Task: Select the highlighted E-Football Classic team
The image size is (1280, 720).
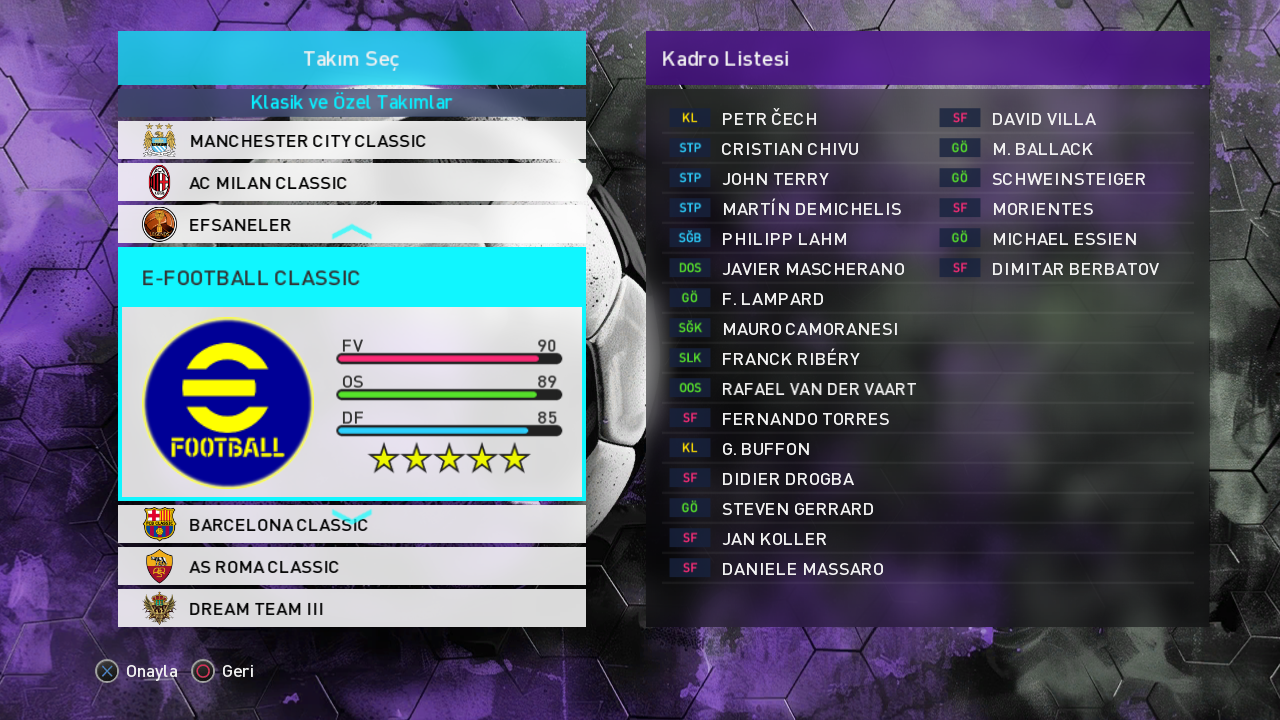Action: pos(351,278)
